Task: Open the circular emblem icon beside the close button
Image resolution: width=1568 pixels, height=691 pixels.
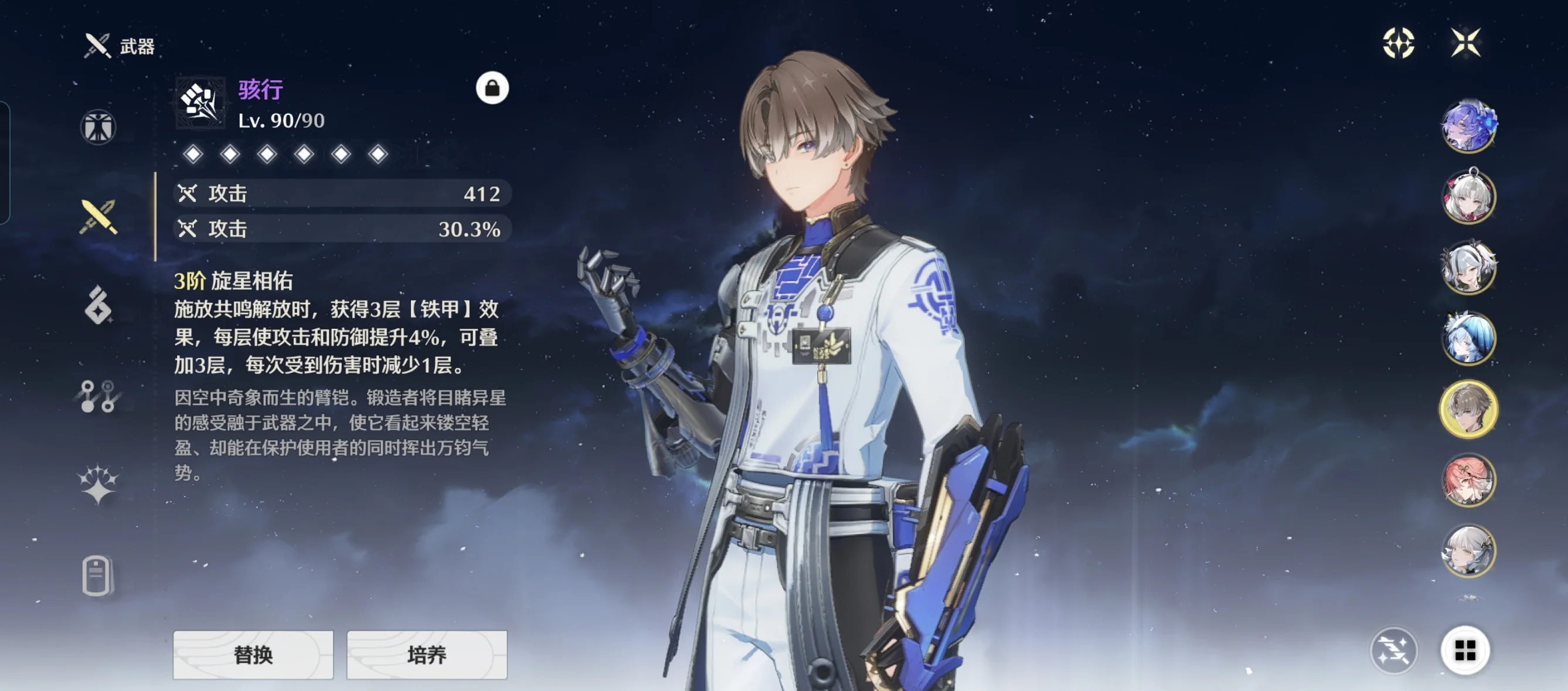Action: tap(1398, 43)
